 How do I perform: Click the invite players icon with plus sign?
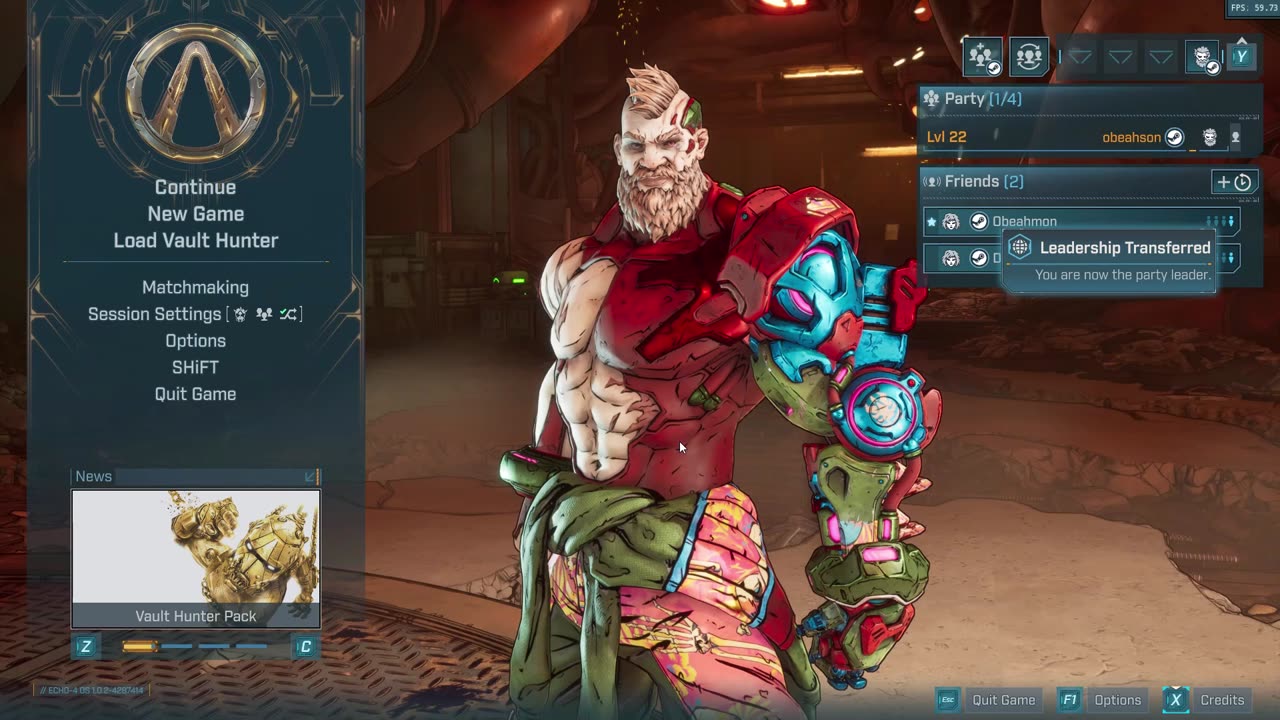(982, 57)
